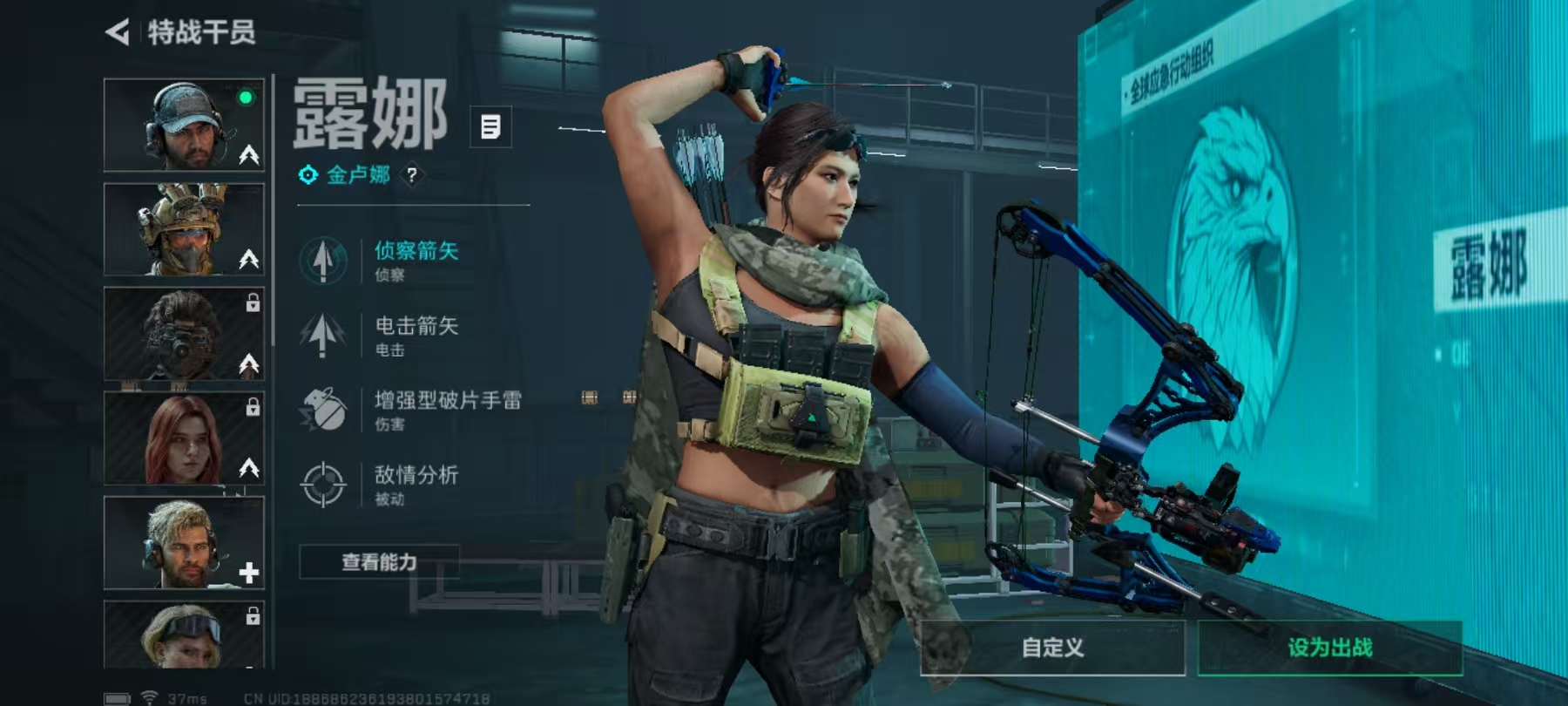
Task: Pick the locked red-haired operator portrait
Action: 184,438
